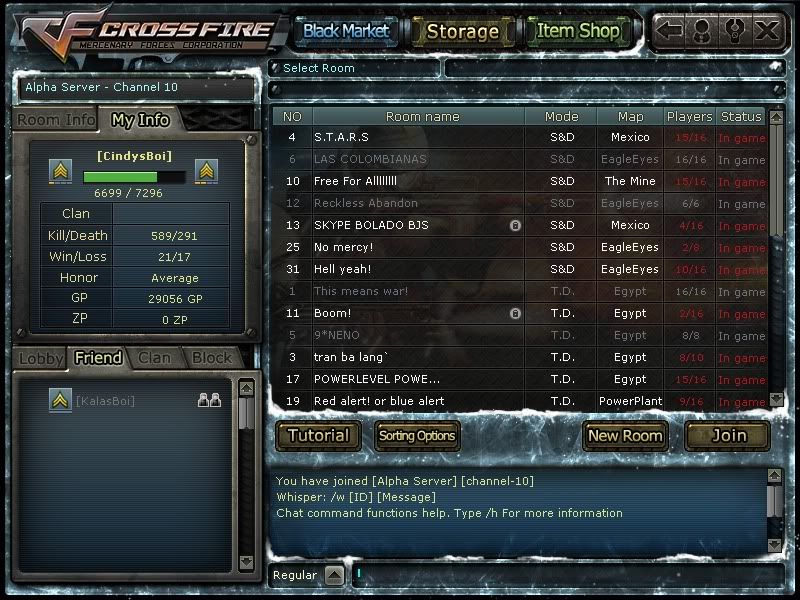Open the Clan tab
Screen dimensions: 800x600
click(154, 358)
